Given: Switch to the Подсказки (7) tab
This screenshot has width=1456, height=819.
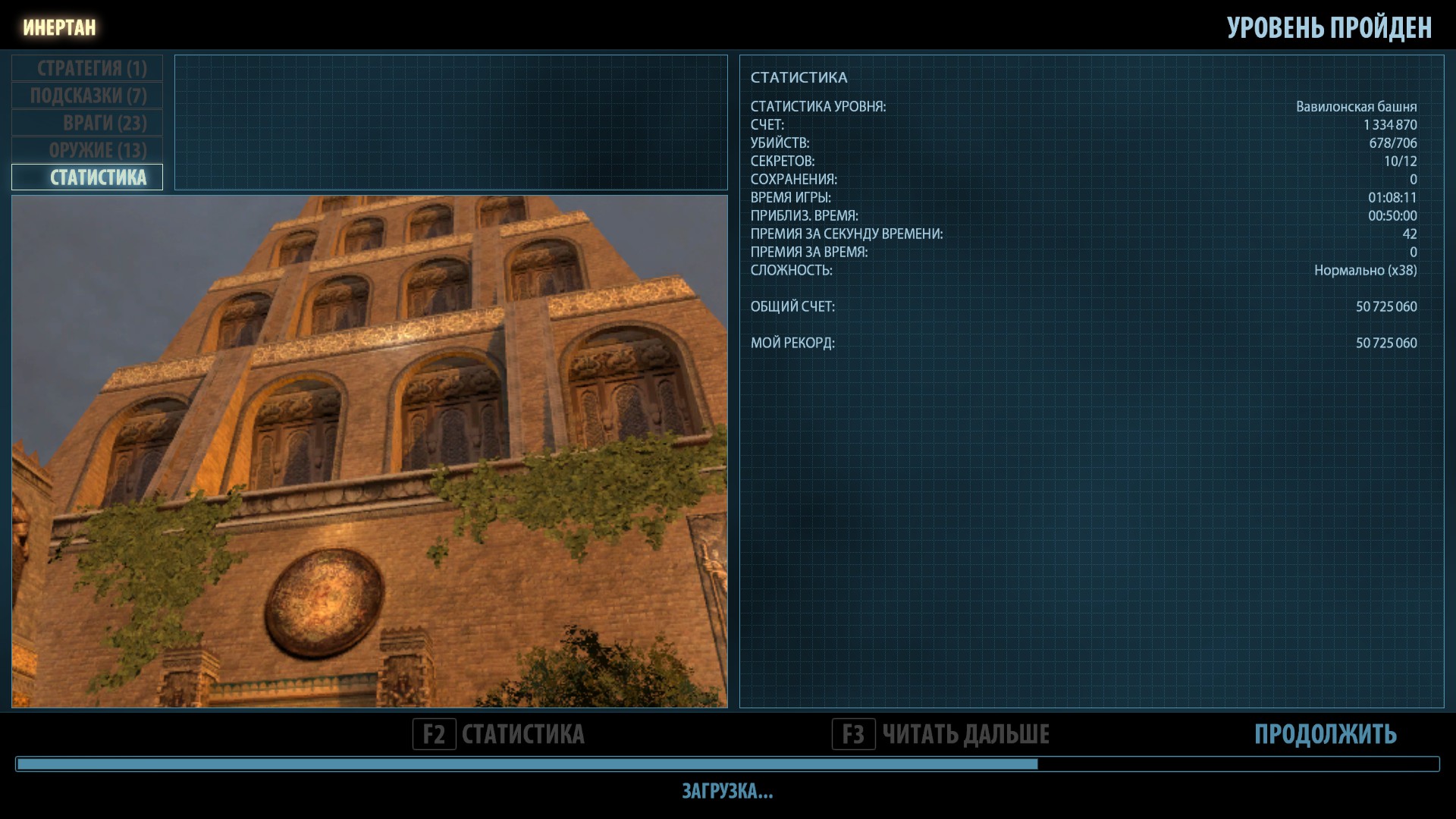Looking at the screenshot, I should click(x=87, y=96).
